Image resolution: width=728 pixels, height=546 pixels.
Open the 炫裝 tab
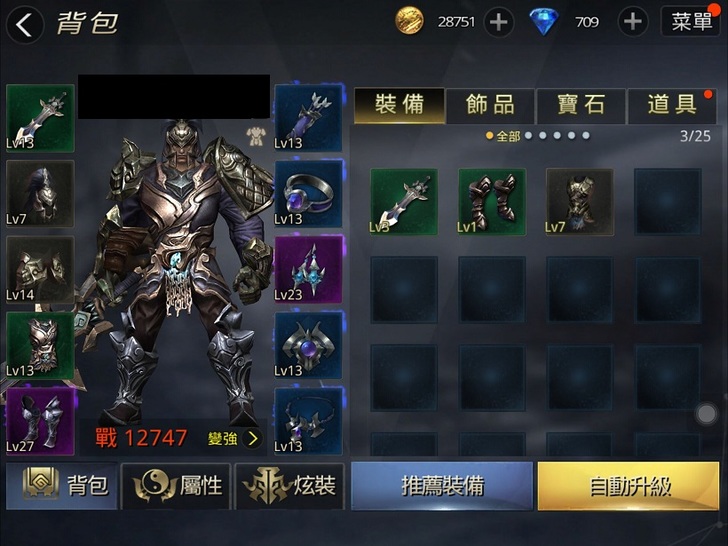[290, 487]
